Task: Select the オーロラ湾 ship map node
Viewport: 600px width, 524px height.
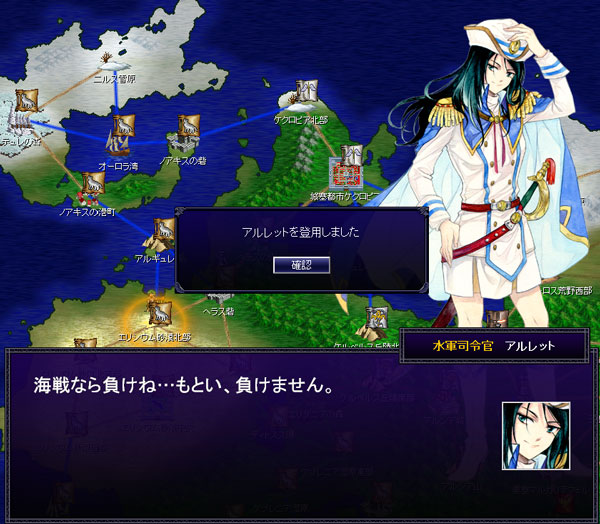Action: [123, 129]
